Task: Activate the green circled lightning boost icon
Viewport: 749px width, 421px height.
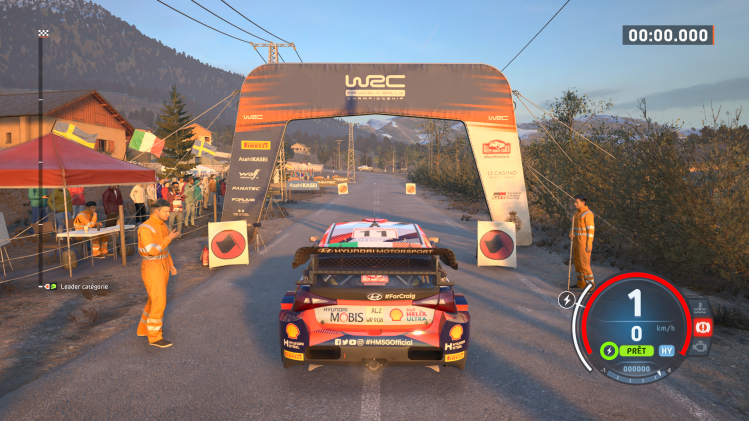Action: click(609, 351)
